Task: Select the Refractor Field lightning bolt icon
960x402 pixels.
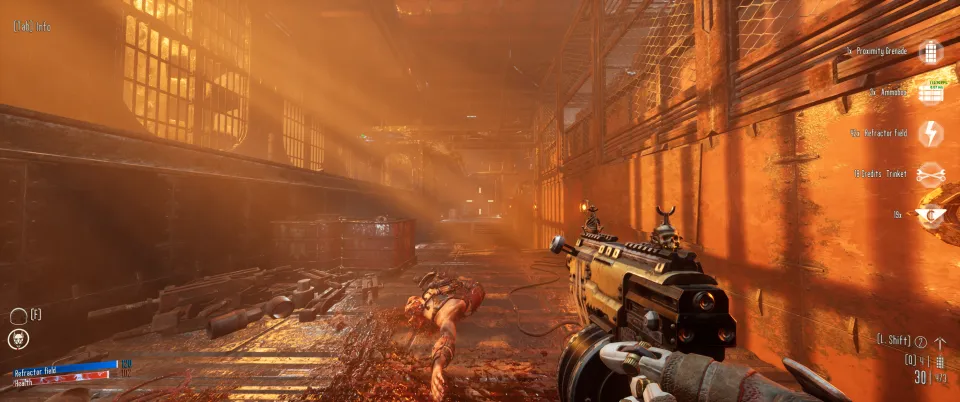Action: (x=931, y=133)
